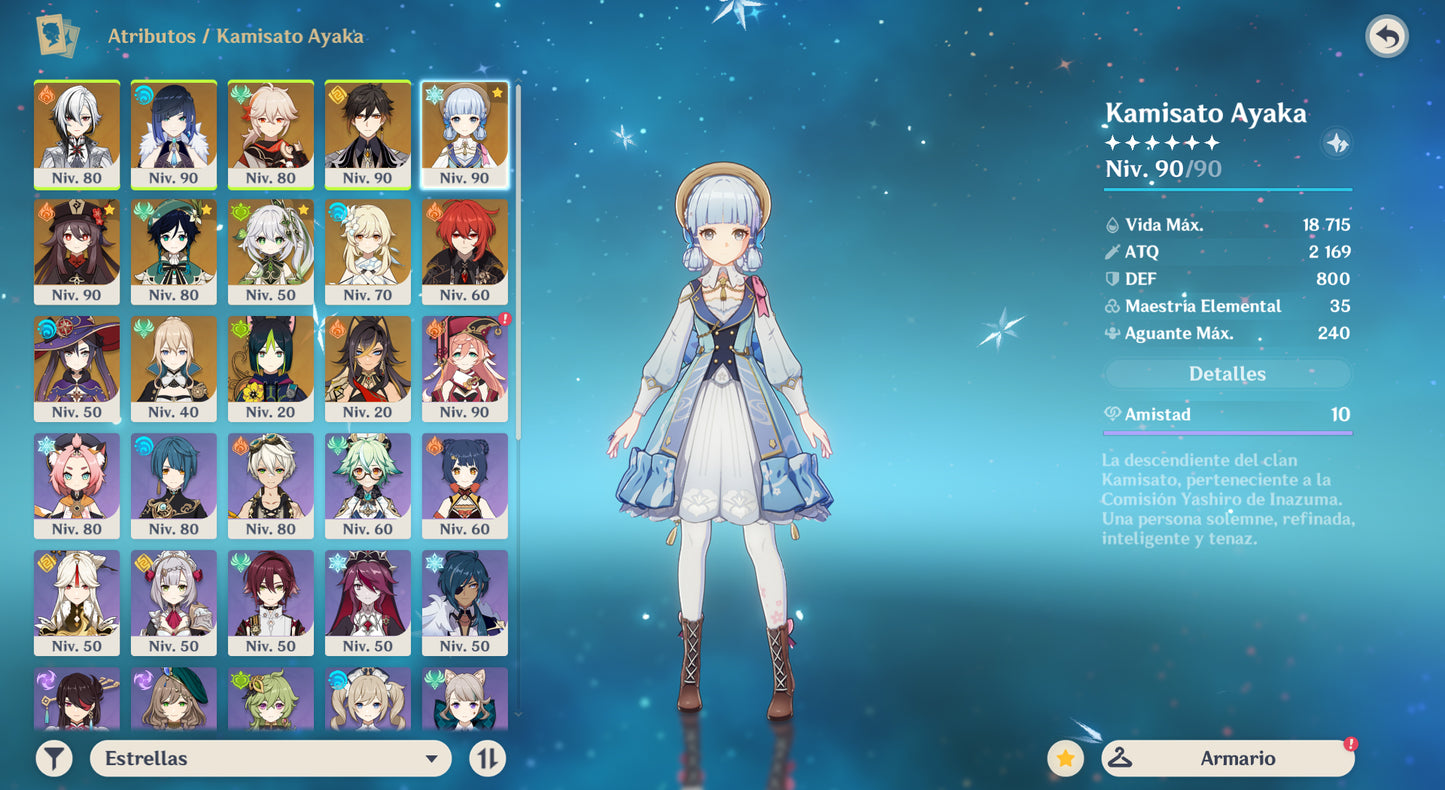The image size is (1445, 790).
Task: Click the filter funnel button
Action: point(54,759)
